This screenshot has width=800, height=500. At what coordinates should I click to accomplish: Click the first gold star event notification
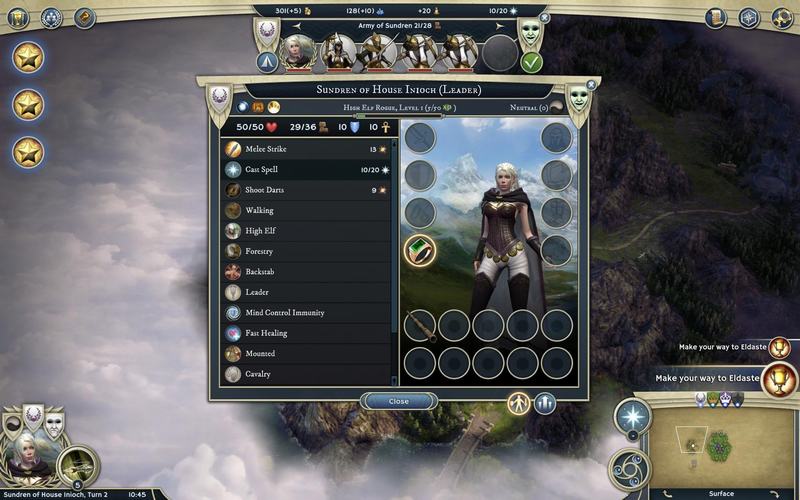(x=28, y=56)
